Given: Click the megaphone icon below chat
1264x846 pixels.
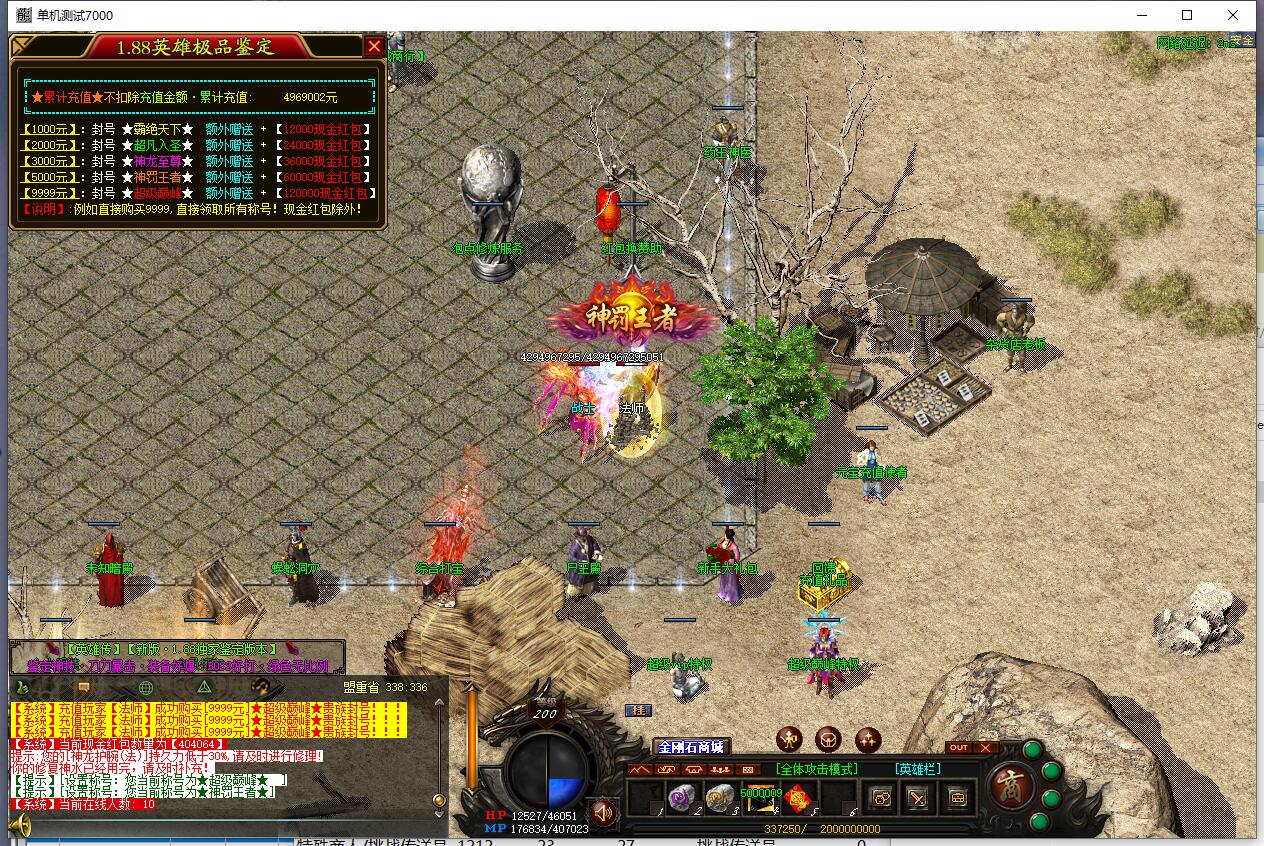Looking at the screenshot, I should pos(20,825).
